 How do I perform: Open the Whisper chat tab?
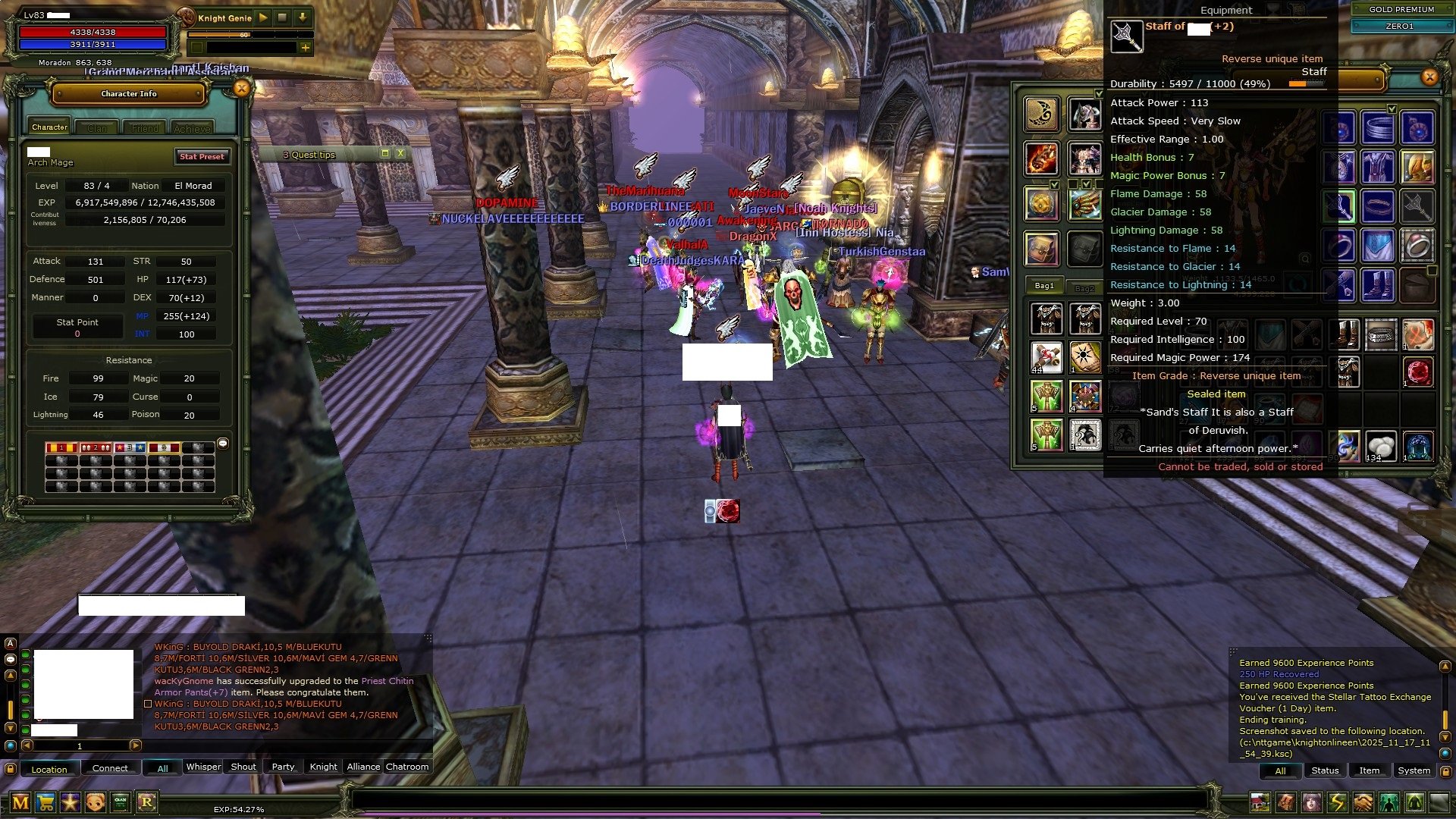coord(203,767)
